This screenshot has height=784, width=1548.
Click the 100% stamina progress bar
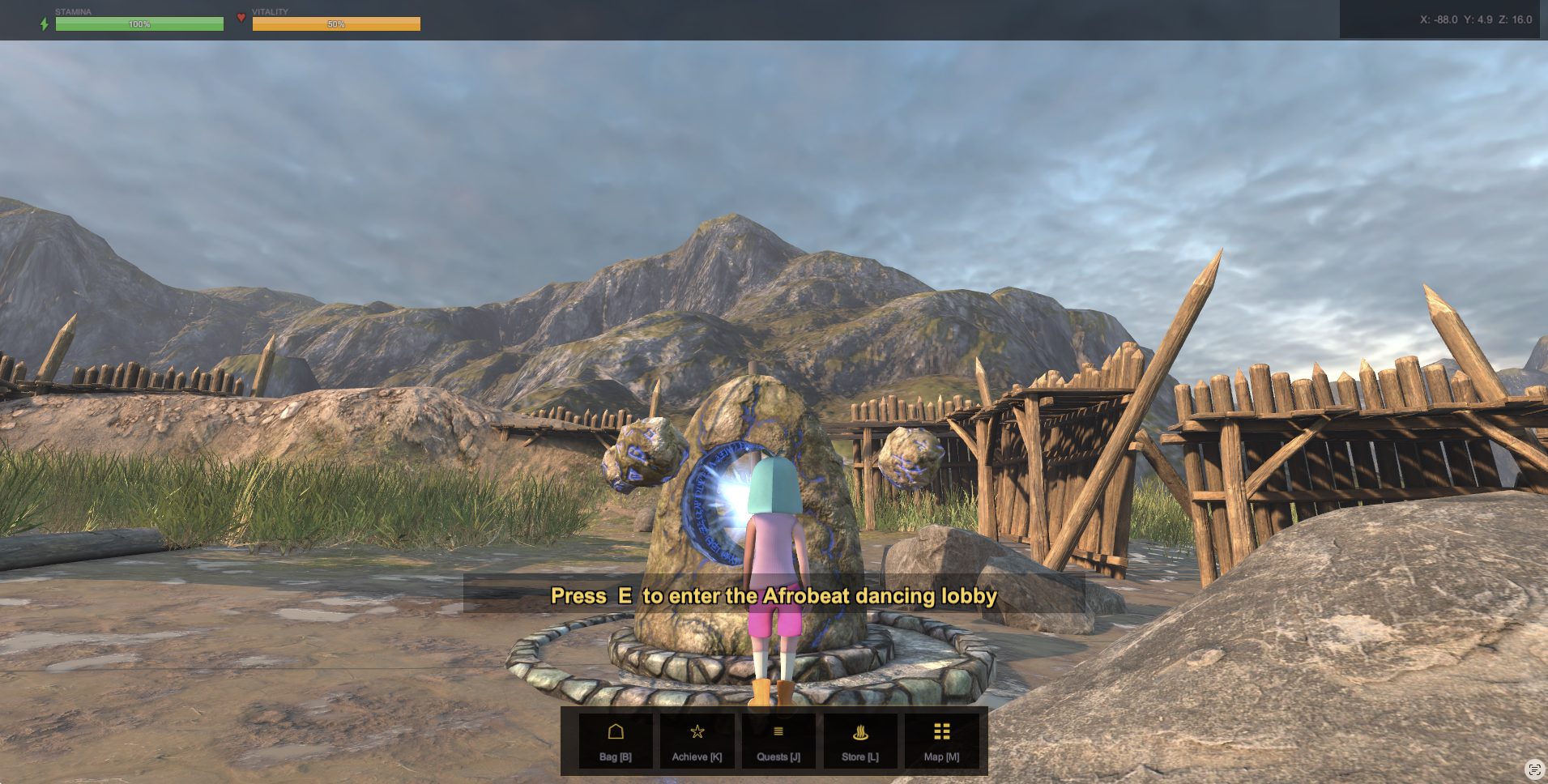click(139, 24)
